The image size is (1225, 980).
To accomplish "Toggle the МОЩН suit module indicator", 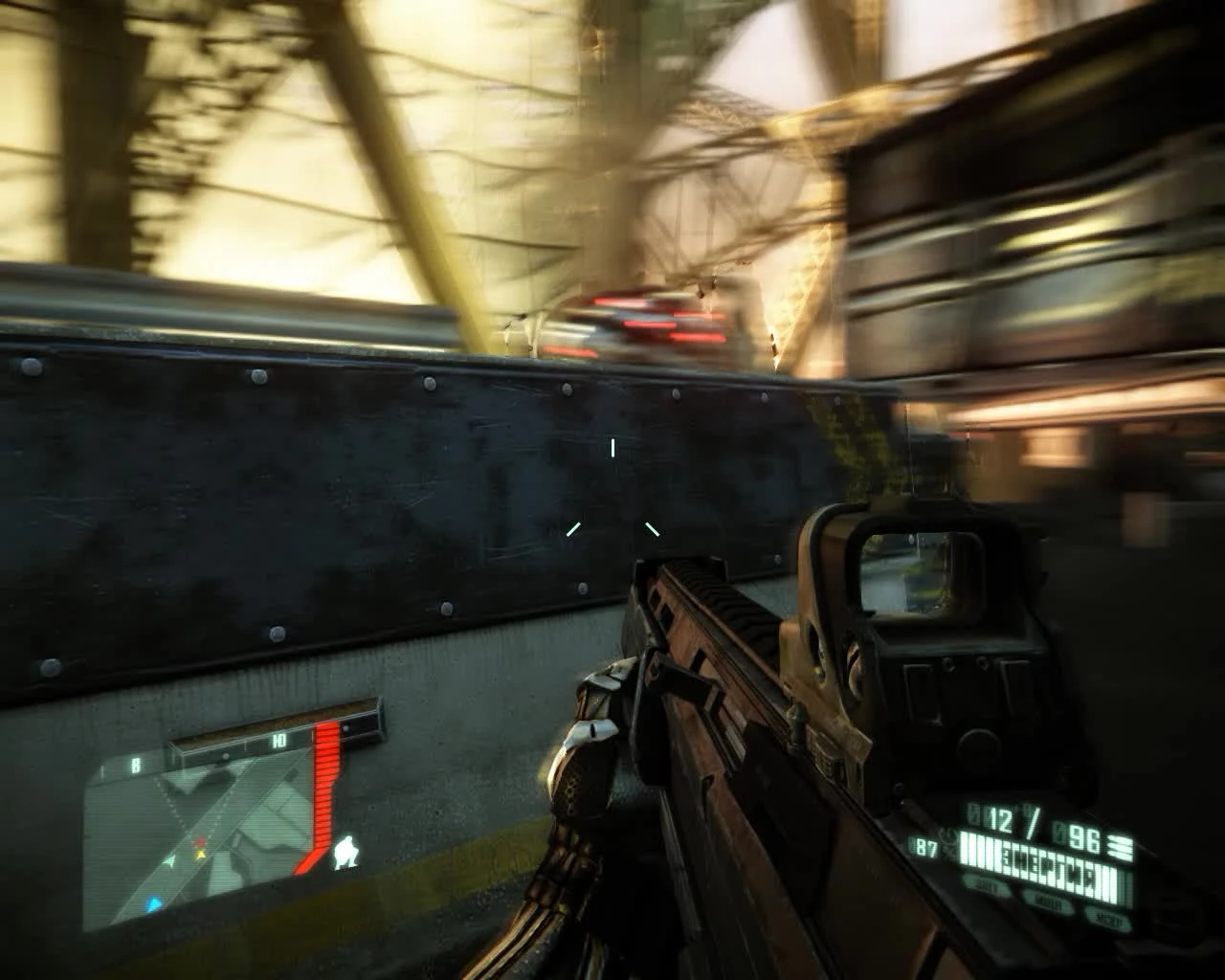I will click(x=1047, y=900).
